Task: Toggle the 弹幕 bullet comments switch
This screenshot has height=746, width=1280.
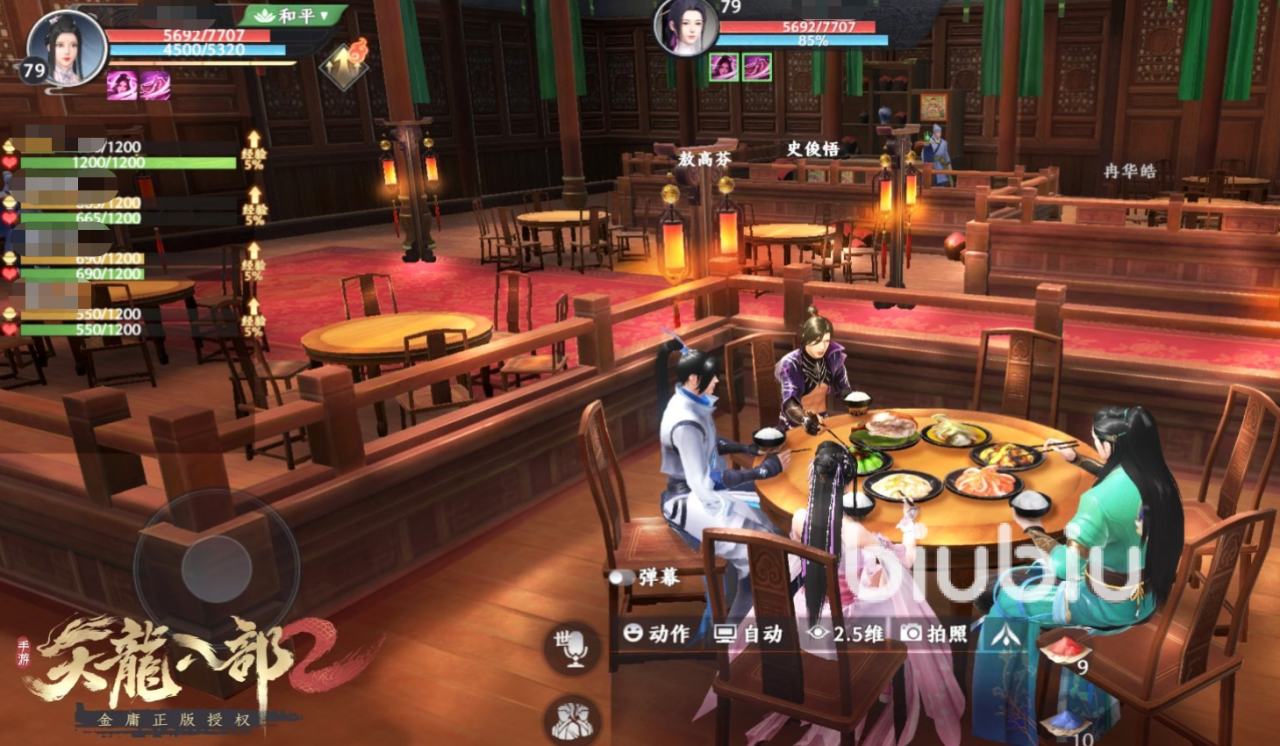Action: pos(623,577)
